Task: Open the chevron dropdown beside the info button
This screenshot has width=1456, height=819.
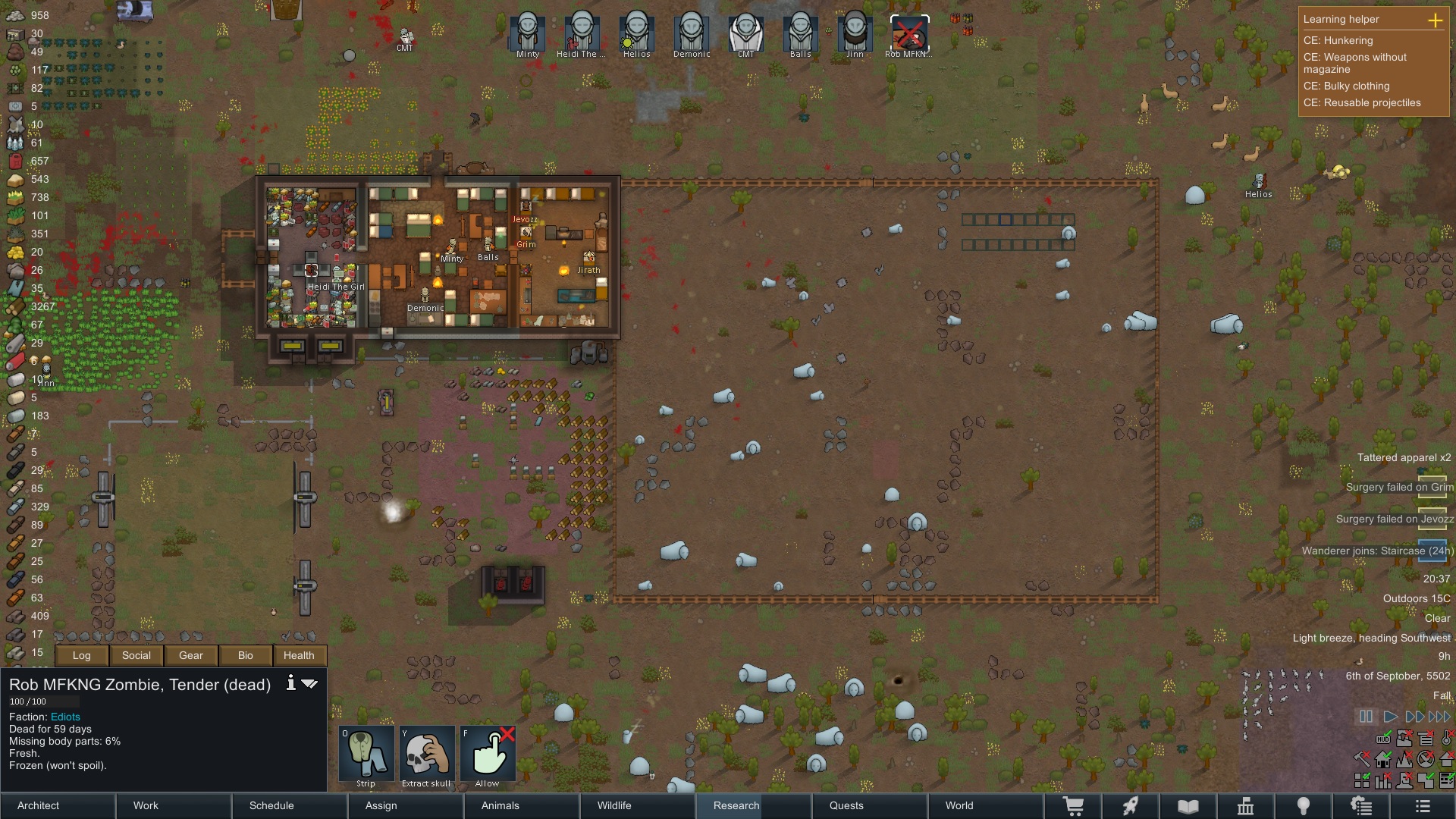Action: (x=309, y=683)
